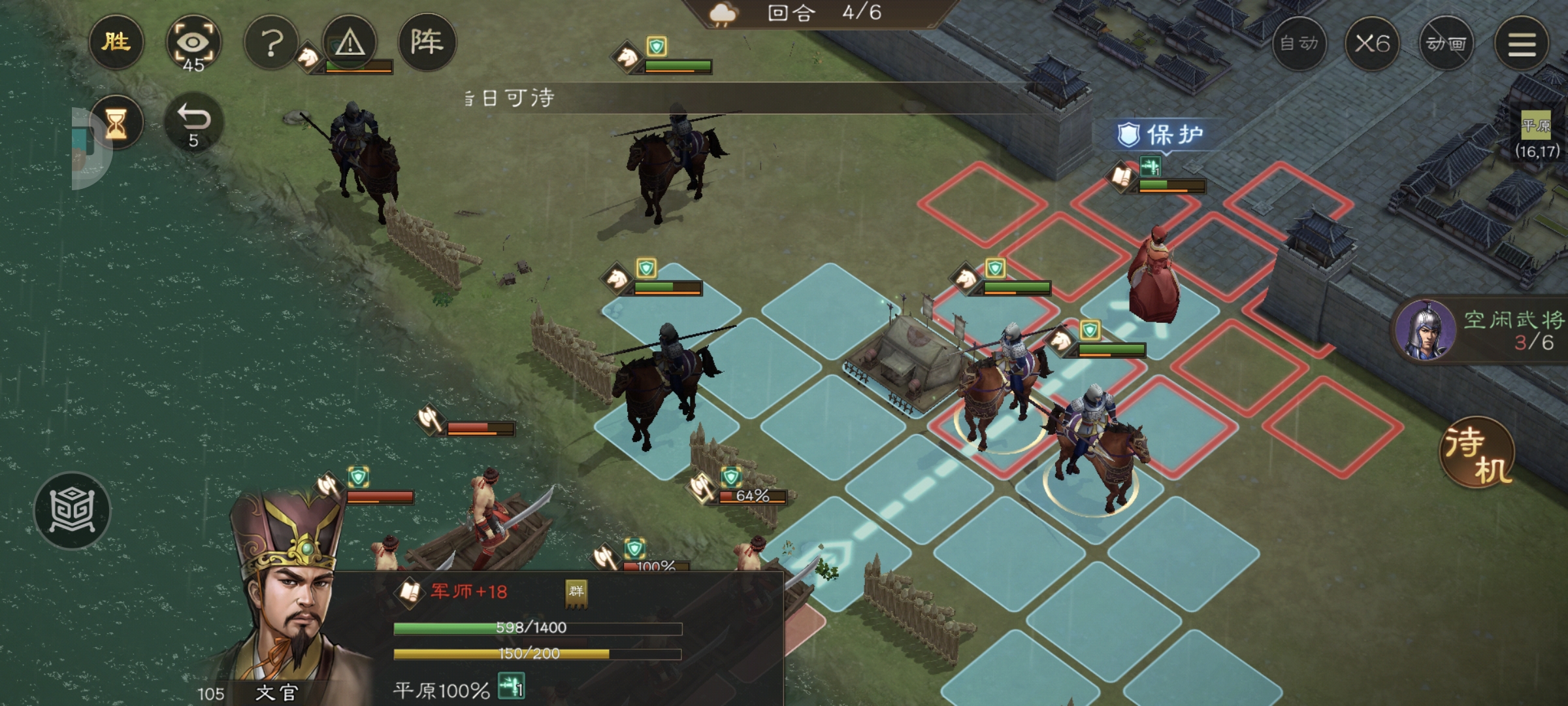Open the 阵 formation button
The height and width of the screenshot is (706, 1568).
pos(427,42)
